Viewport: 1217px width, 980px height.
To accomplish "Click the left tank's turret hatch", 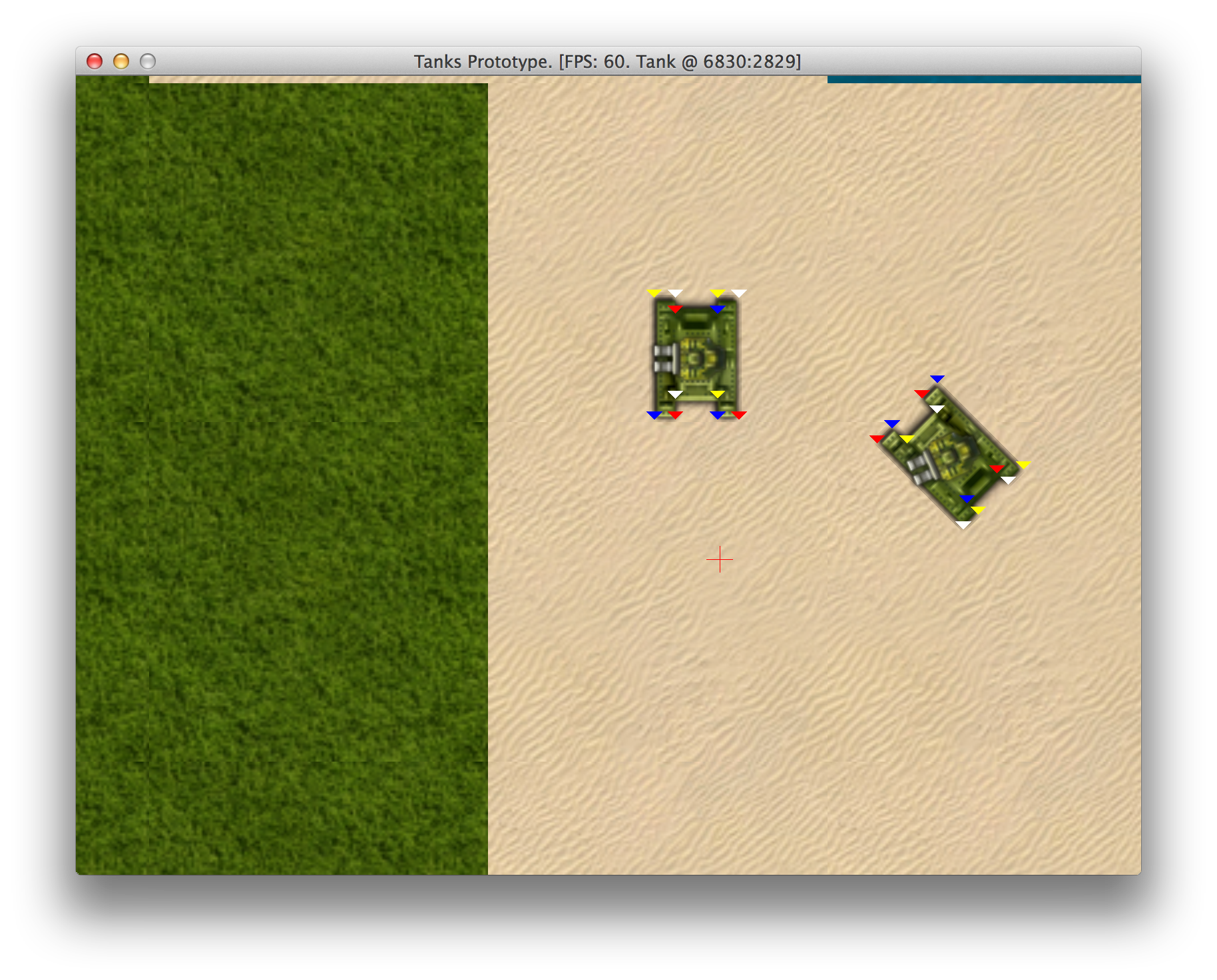I will 694,358.
